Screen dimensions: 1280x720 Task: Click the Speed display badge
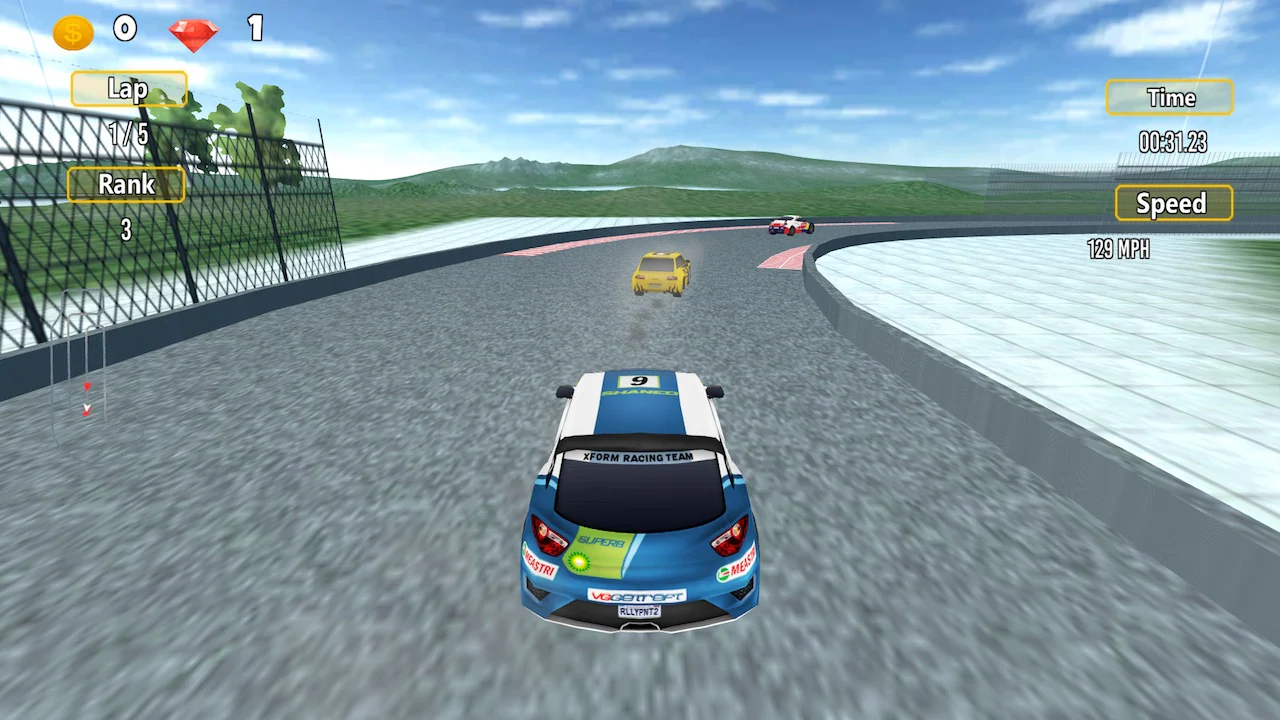1172,204
